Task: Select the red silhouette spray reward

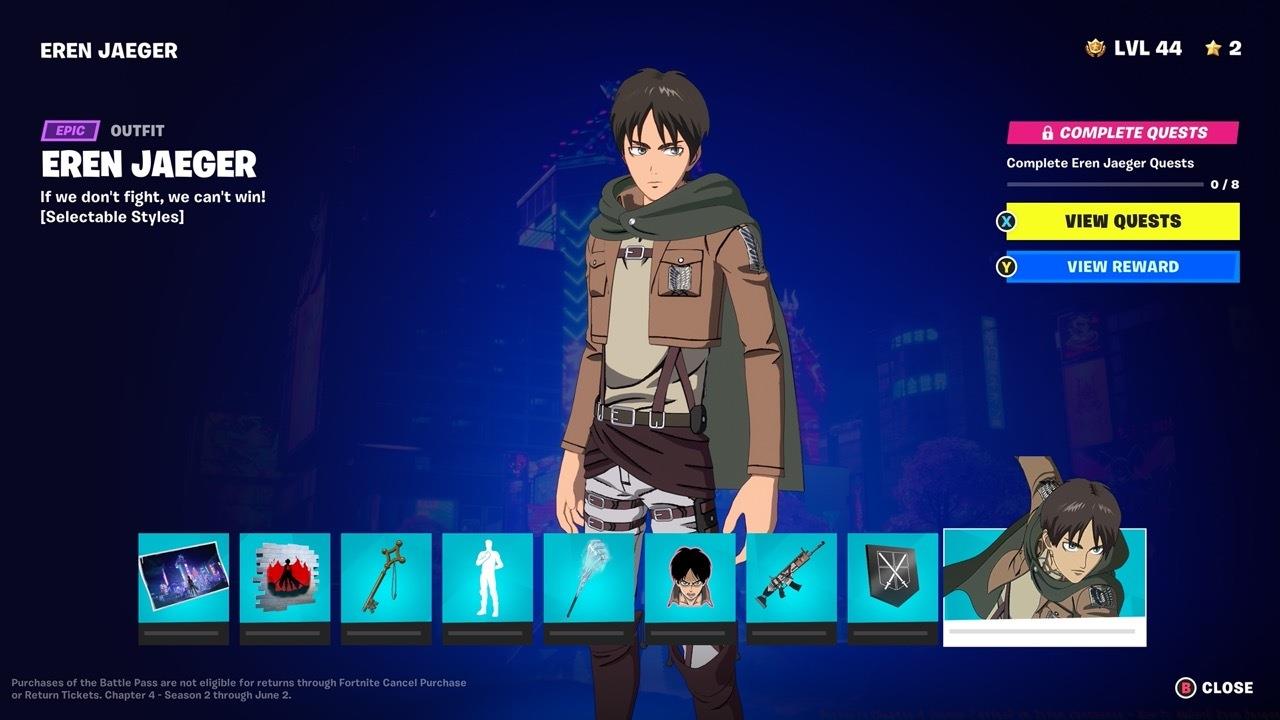Action: (285, 580)
